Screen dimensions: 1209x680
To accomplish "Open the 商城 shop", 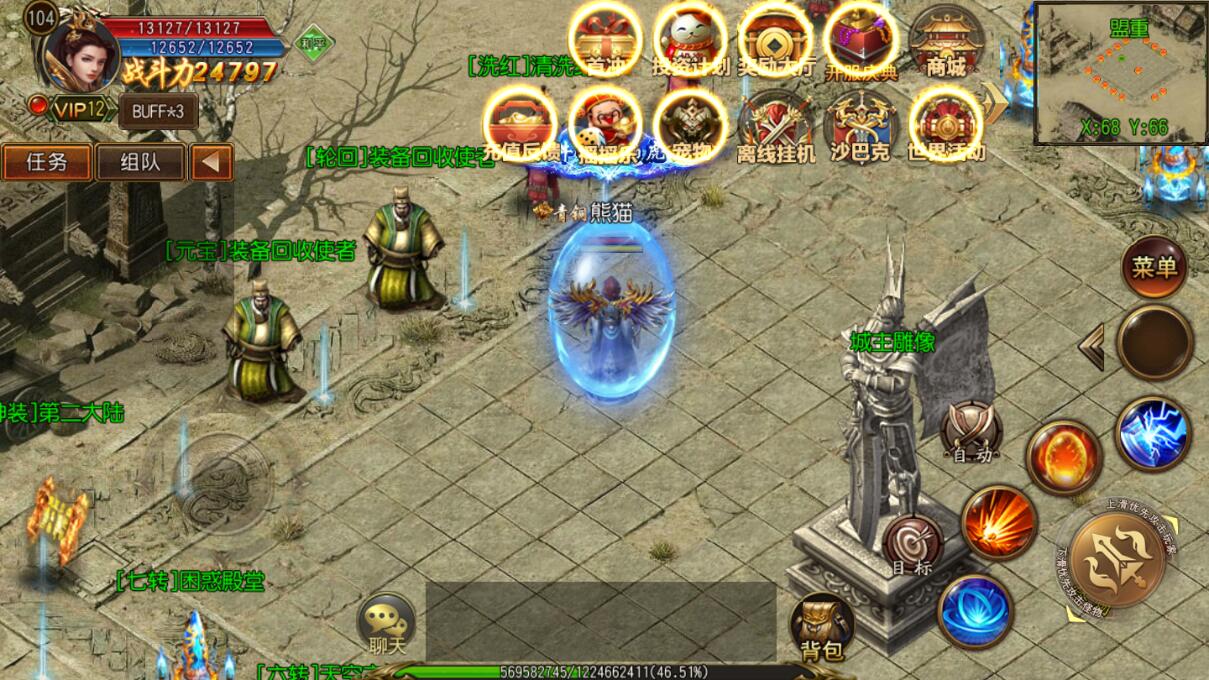I will click(945, 43).
